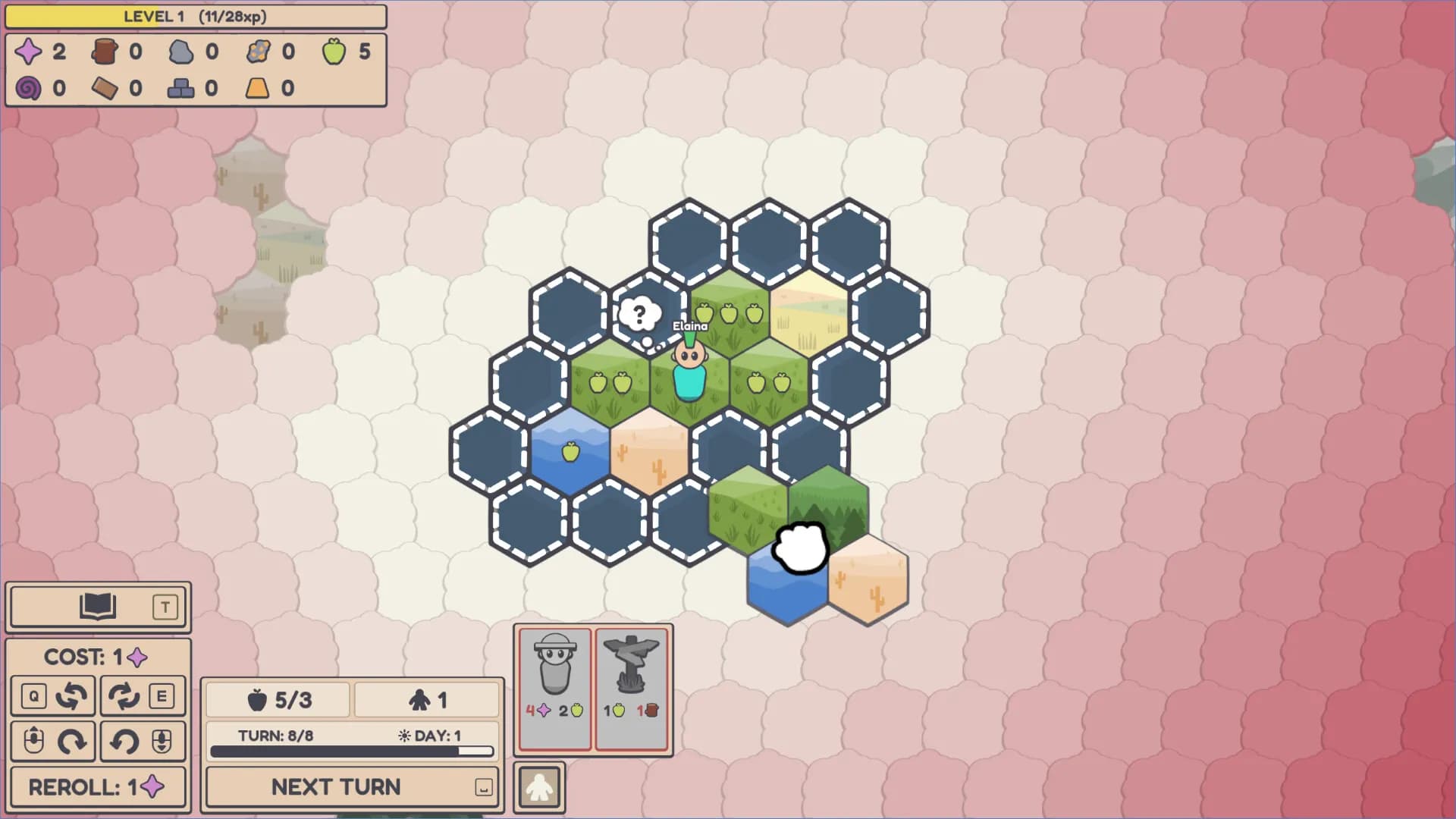Rotate tile clockwise with the scroll-up button
Screen dimensions: 1456x819
pyautogui.click(x=53, y=741)
